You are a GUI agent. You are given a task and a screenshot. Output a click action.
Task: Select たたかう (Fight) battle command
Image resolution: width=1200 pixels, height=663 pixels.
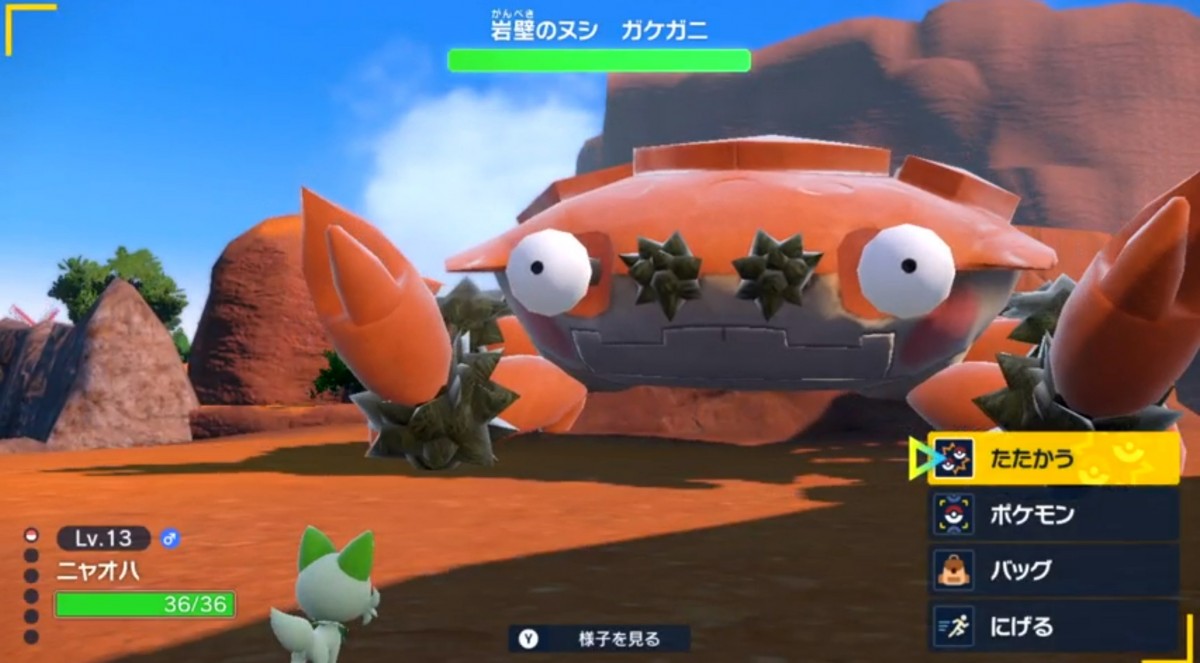pos(1052,459)
